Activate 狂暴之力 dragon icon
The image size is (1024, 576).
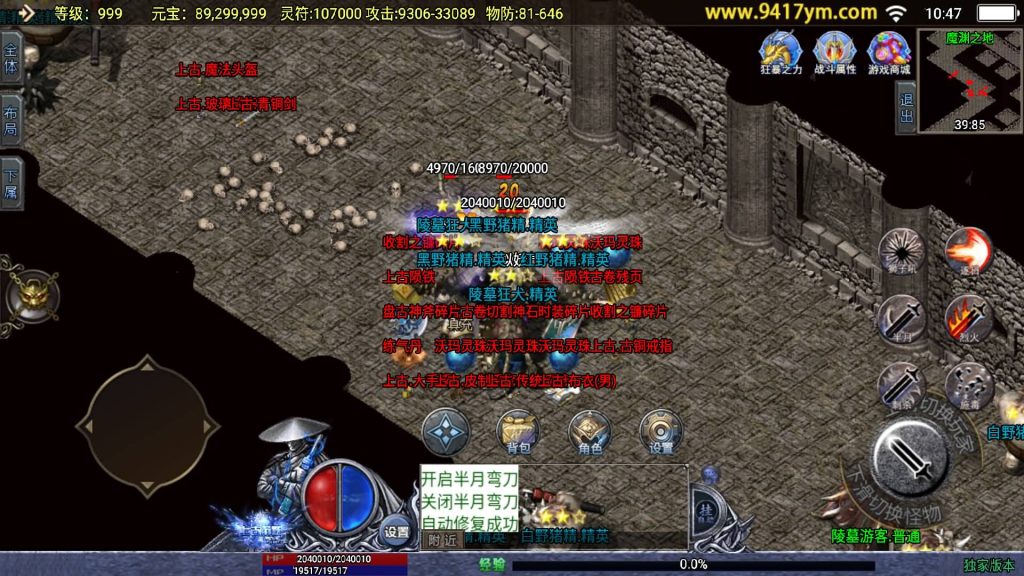[781, 52]
